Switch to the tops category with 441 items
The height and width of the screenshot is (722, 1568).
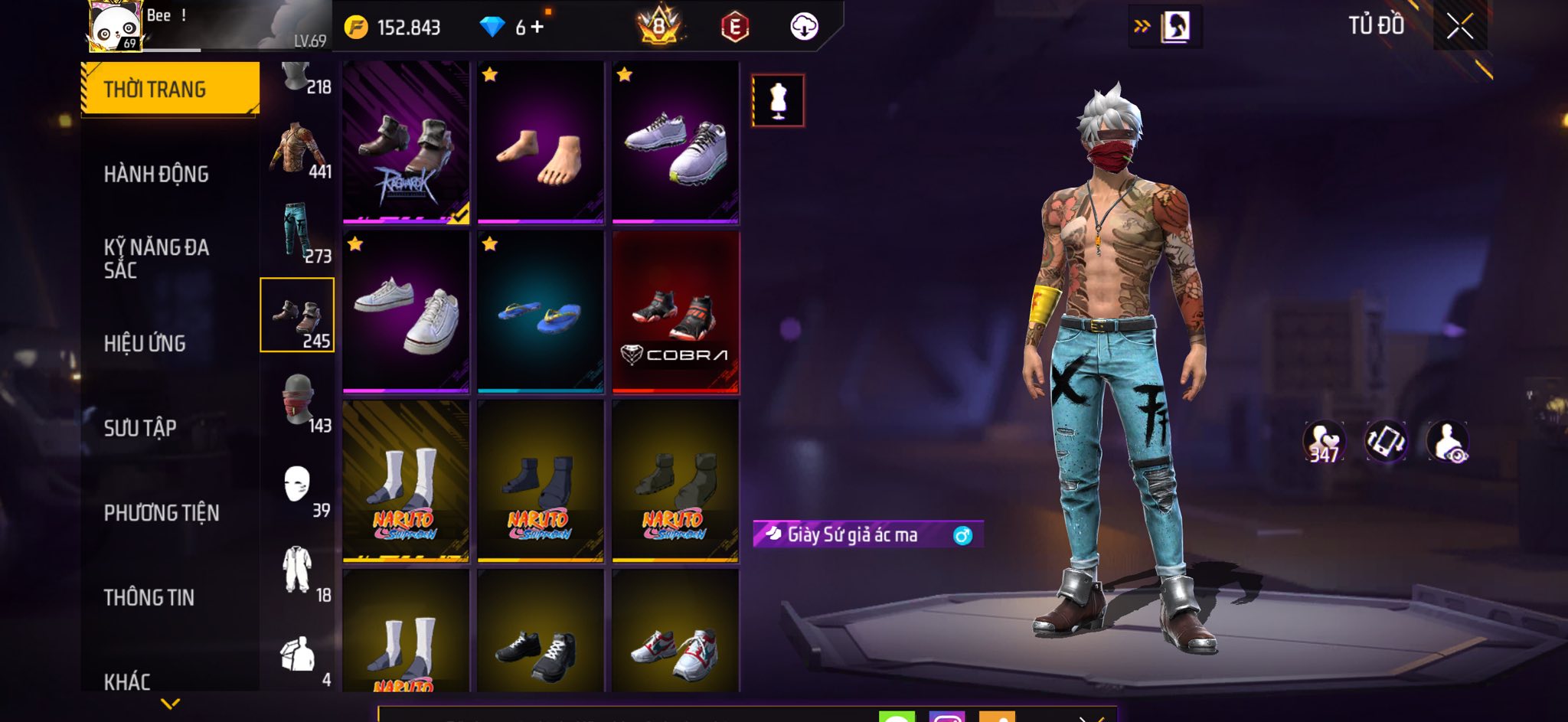[299, 151]
